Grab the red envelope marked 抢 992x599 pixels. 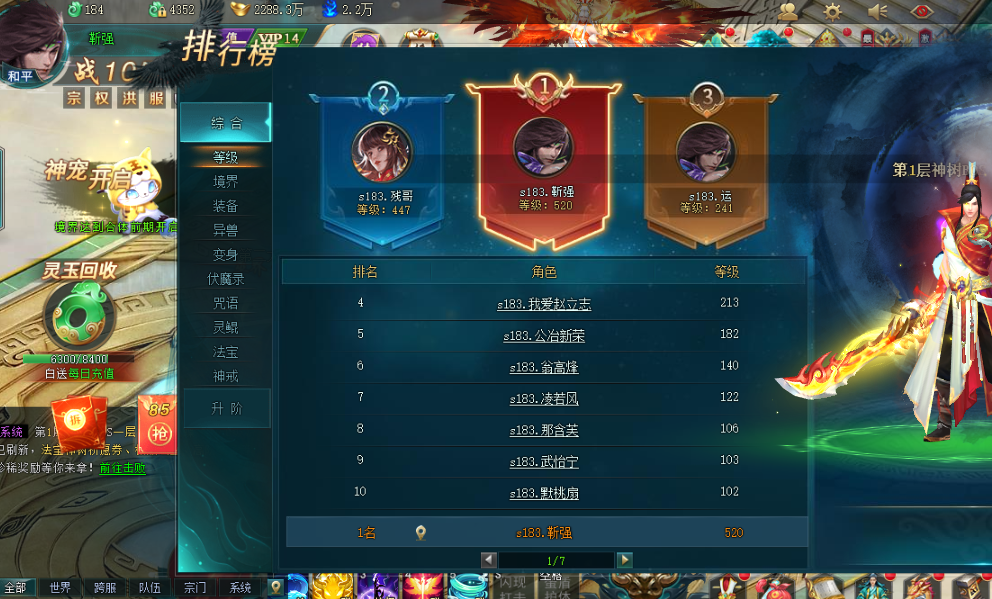coord(159,425)
